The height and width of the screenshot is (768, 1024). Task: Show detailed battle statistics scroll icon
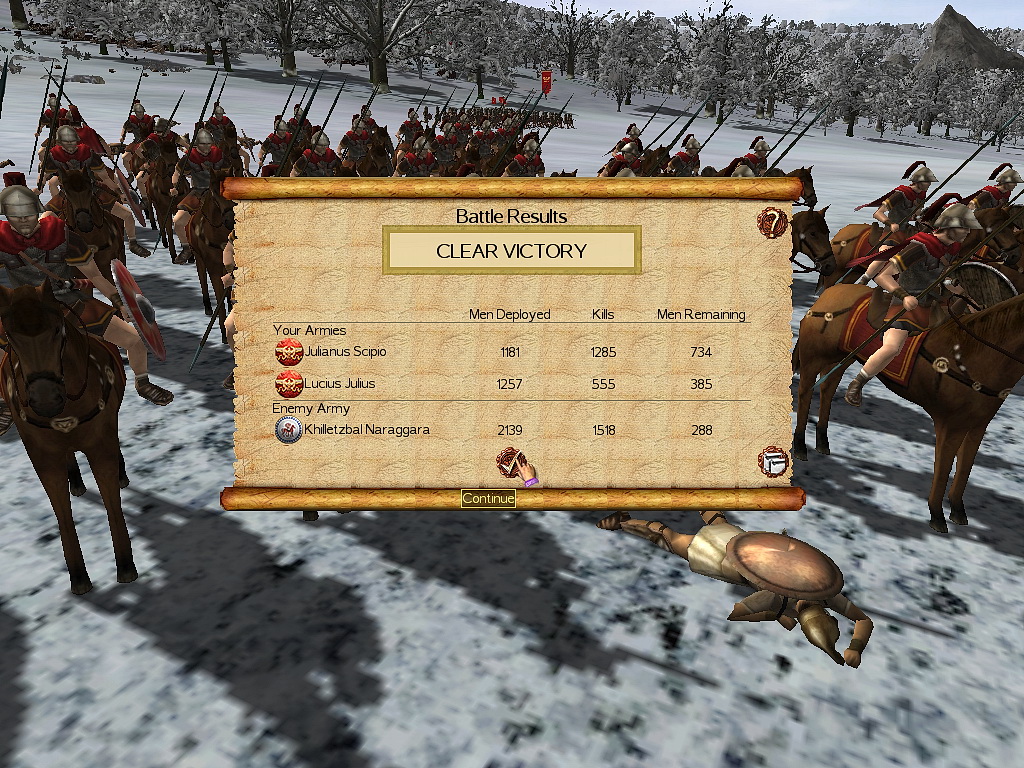(773, 462)
